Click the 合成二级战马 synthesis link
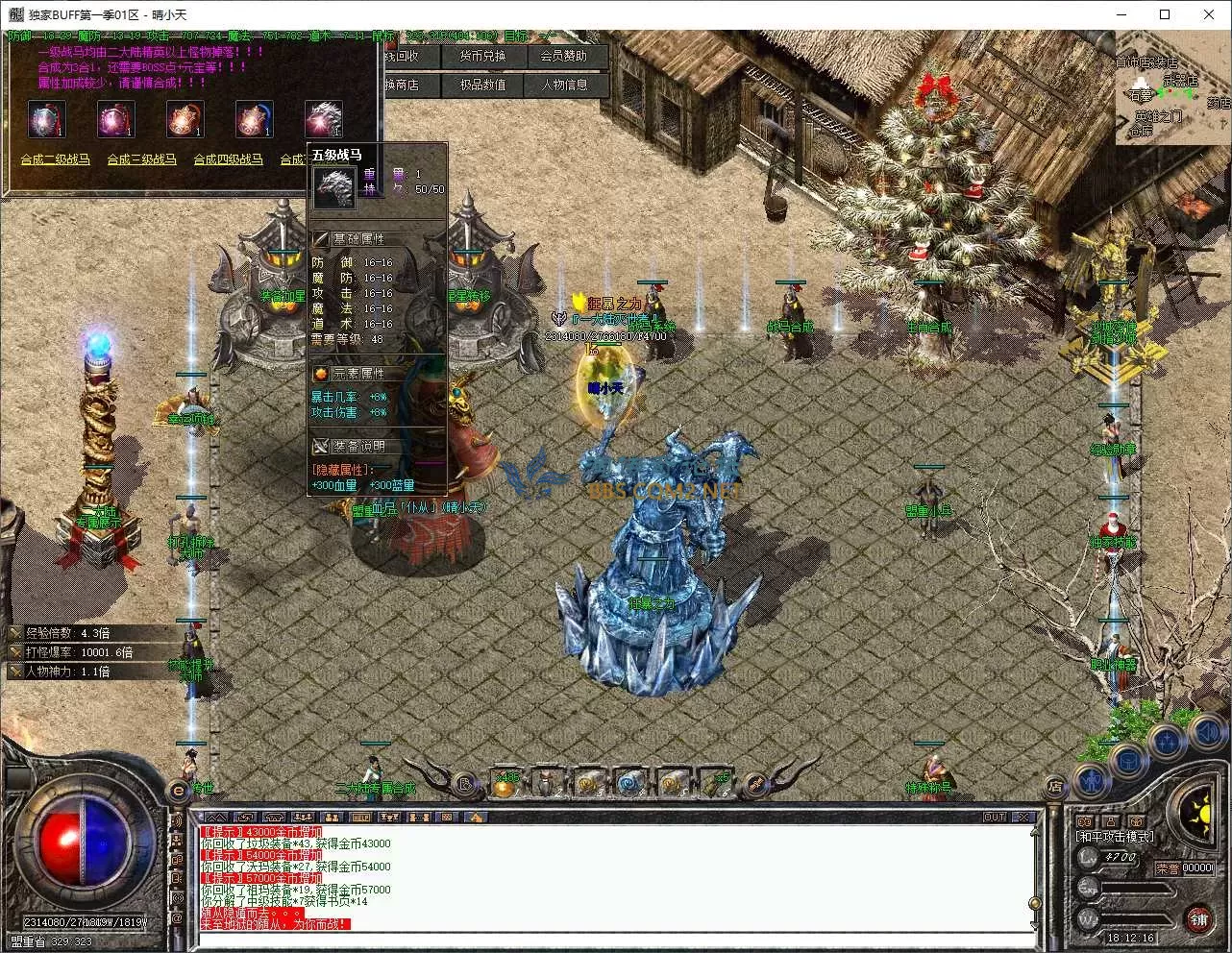Viewport: 1232px width, 953px height. click(56, 159)
